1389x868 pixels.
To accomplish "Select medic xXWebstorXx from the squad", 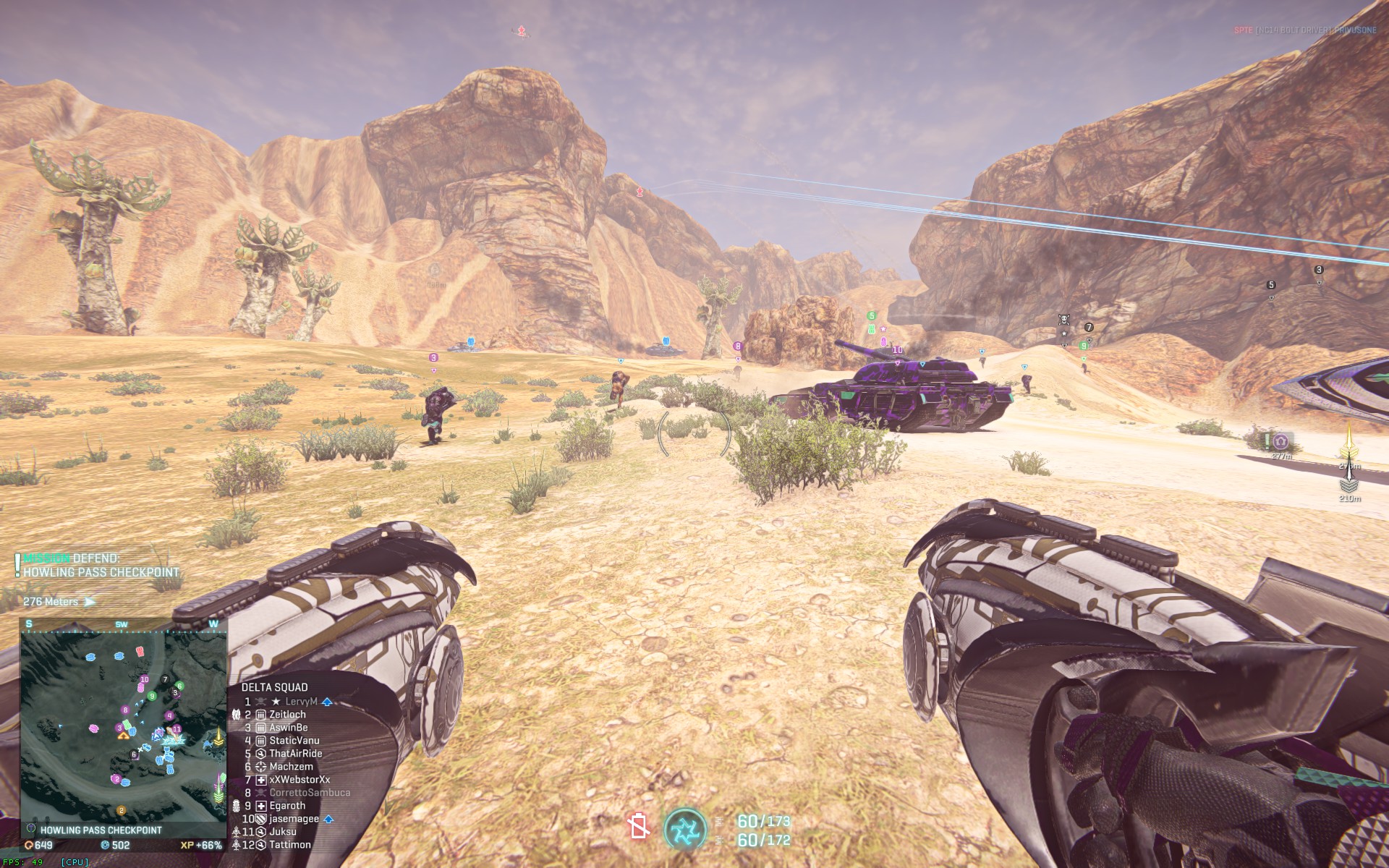I will click(300, 780).
